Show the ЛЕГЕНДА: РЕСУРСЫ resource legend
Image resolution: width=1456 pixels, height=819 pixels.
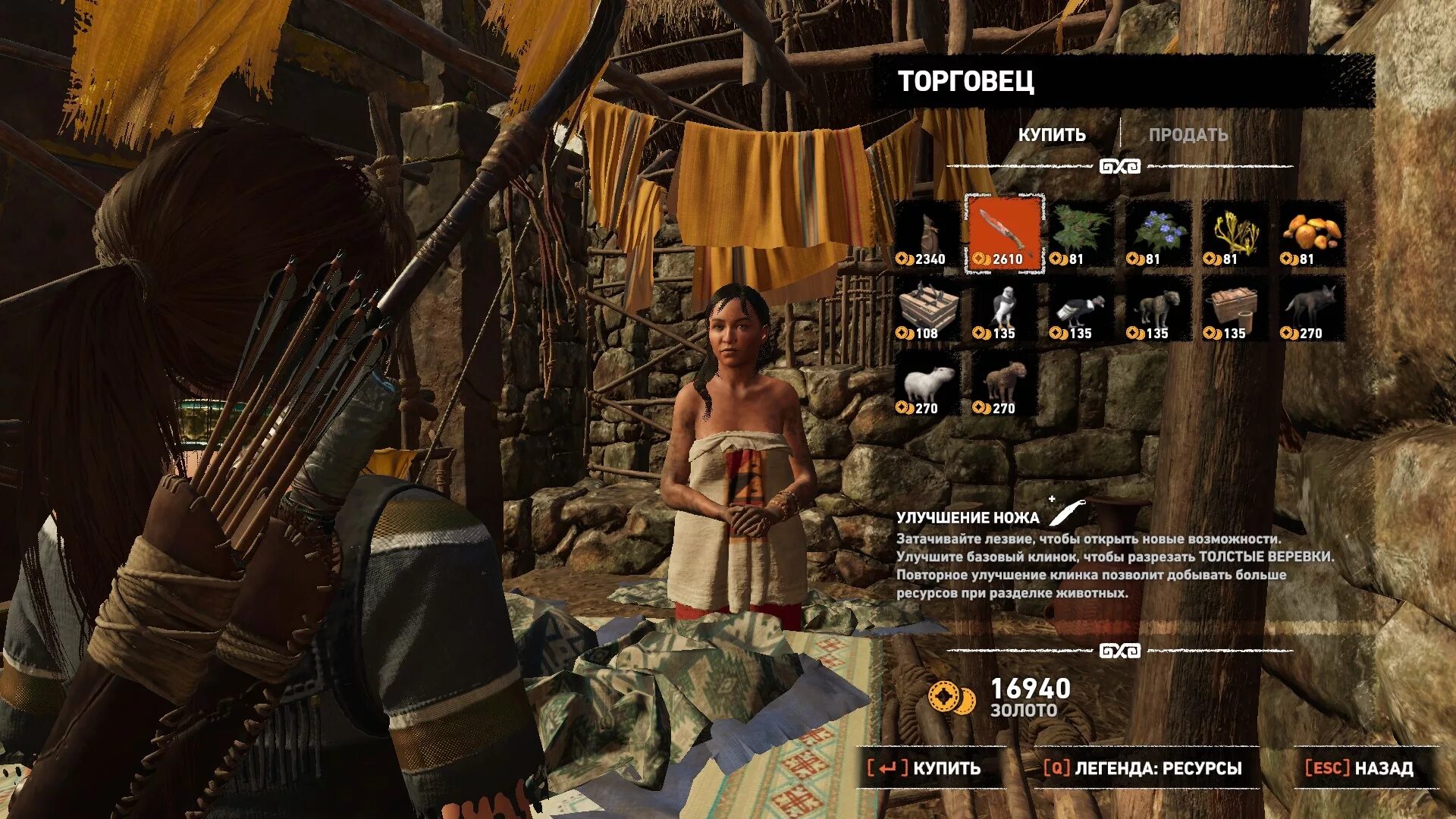click(1142, 768)
